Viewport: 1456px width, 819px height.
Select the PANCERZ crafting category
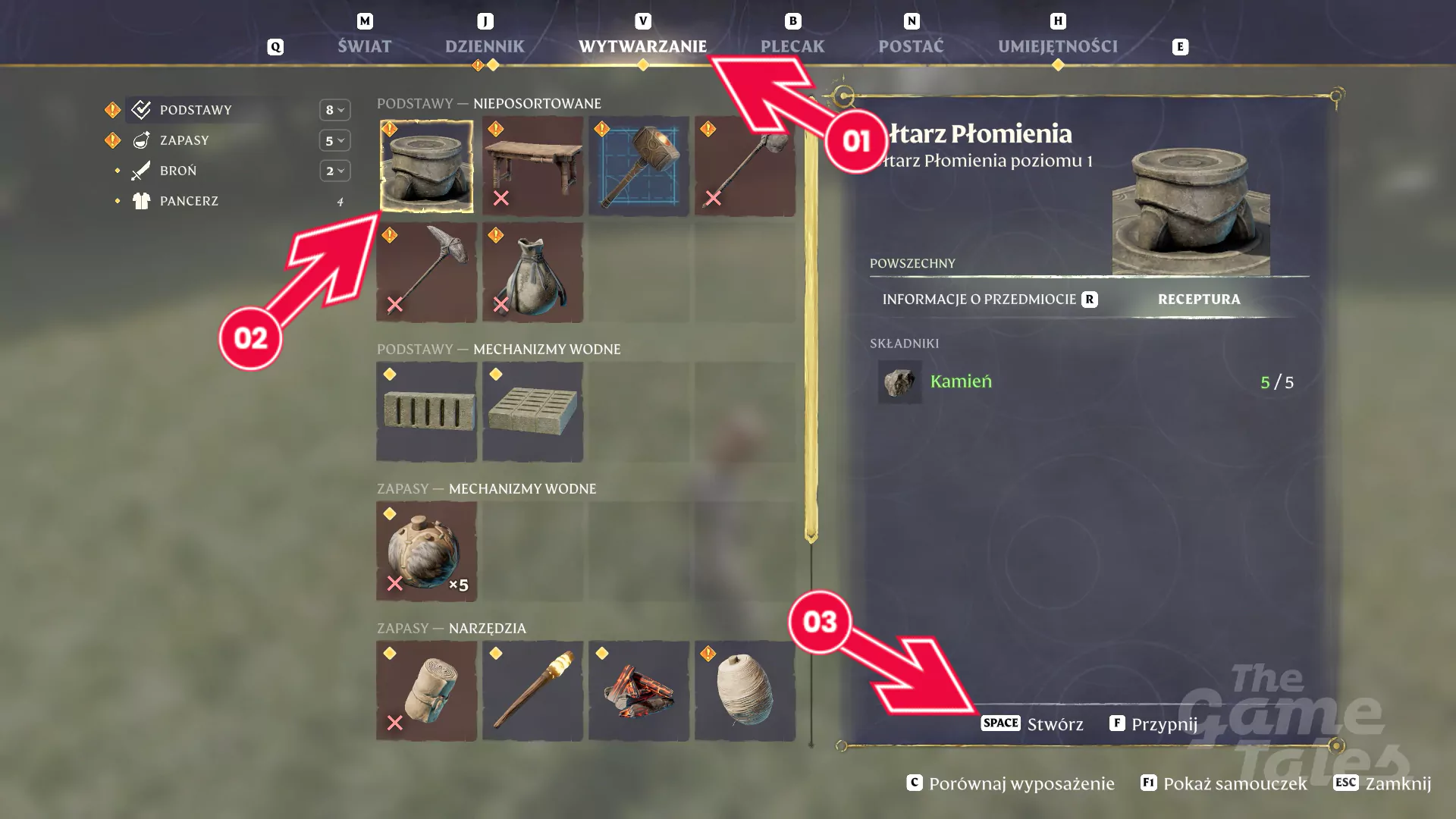pos(189,201)
